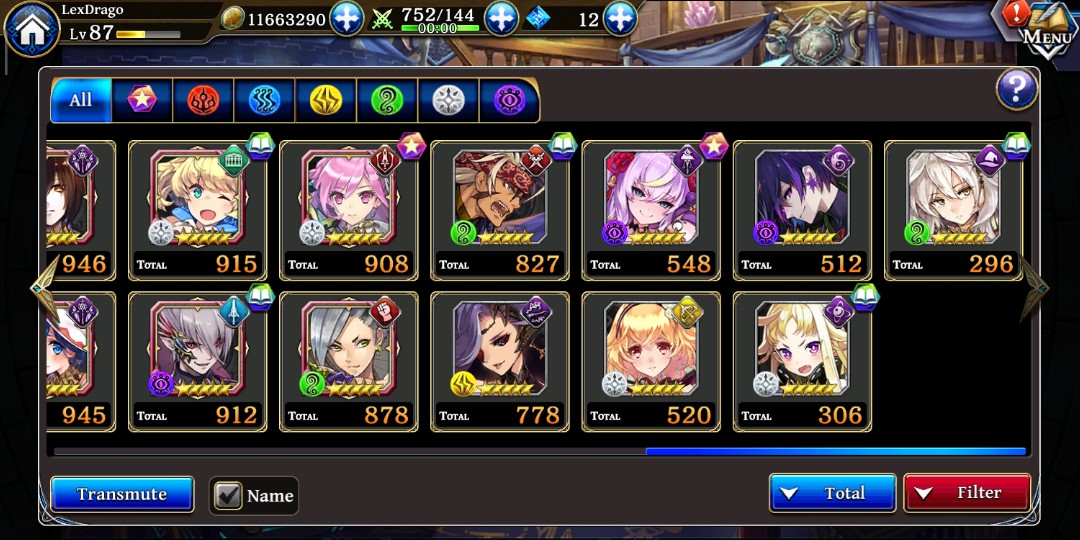Filter by the purple dark element tab
1080x540 pixels.
pyautogui.click(x=509, y=100)
